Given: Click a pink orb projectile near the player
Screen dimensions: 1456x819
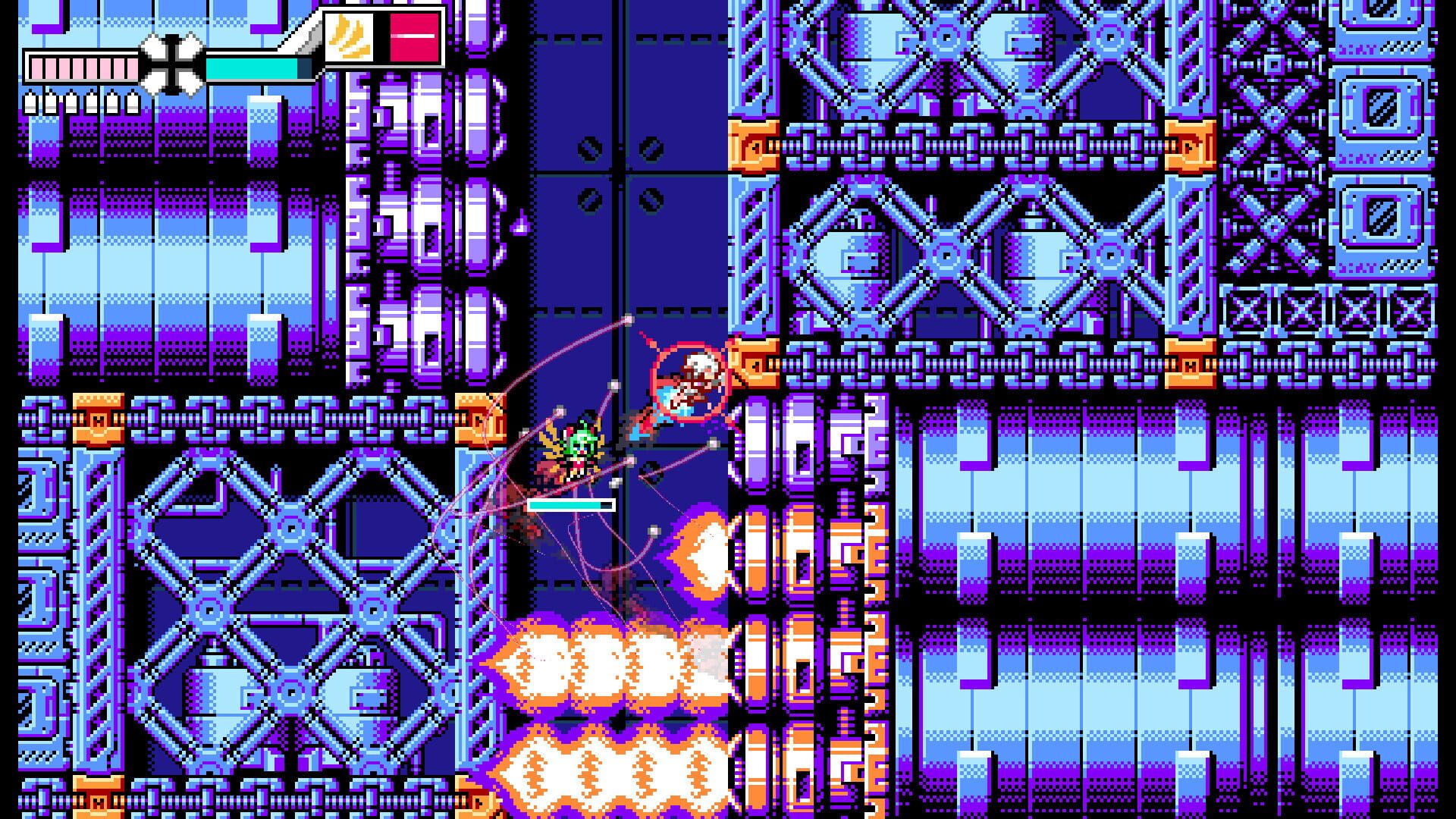Looking at the screenshot, I should tap(560, 411).
